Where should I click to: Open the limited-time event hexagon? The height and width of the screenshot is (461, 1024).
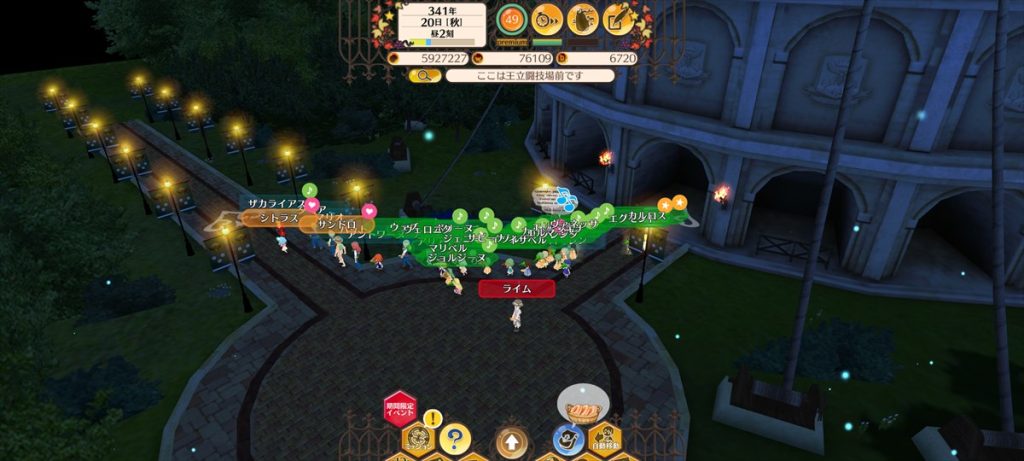(x=399, y=408)
